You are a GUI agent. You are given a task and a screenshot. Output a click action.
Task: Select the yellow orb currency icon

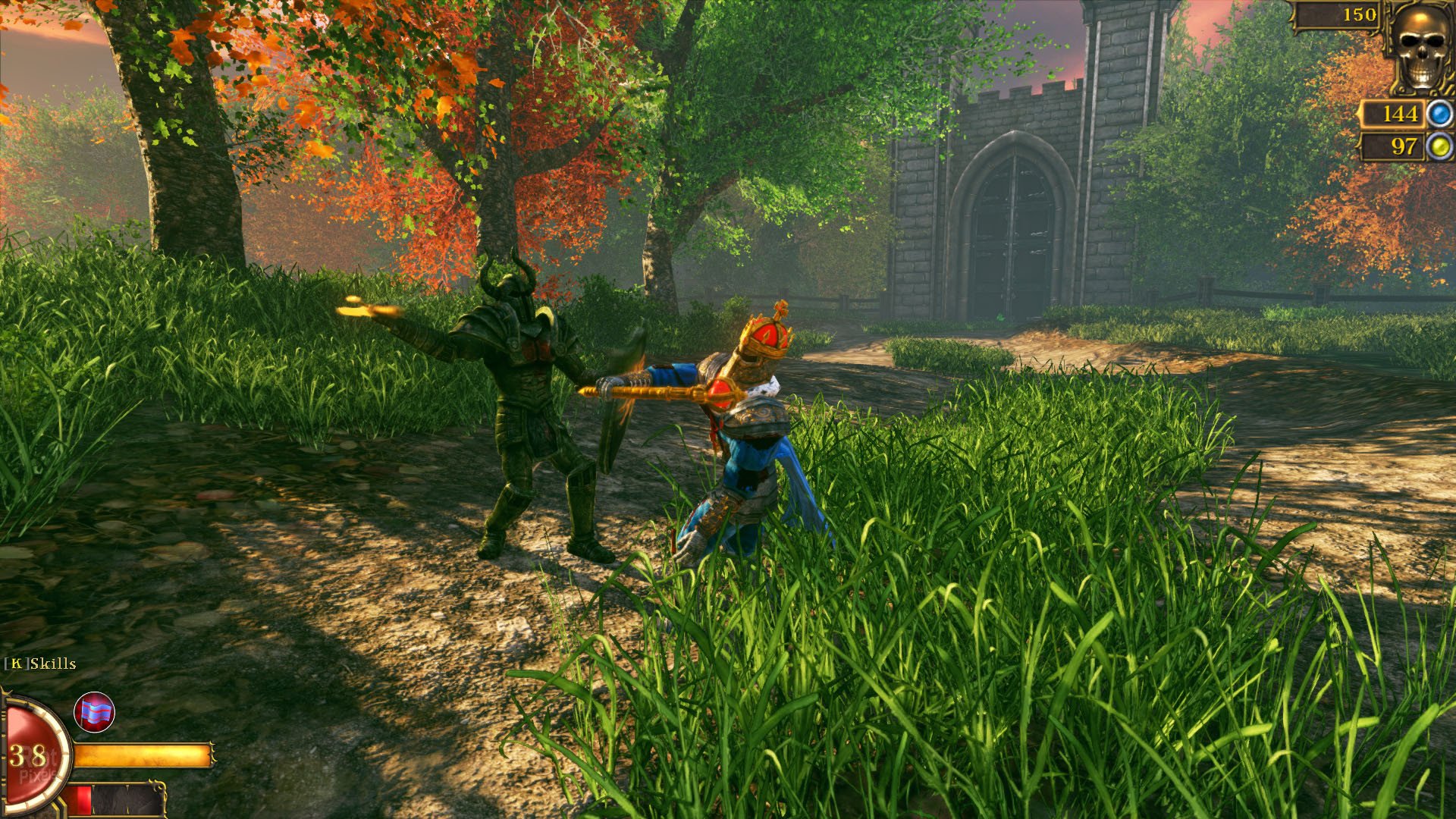(1439, 146)
